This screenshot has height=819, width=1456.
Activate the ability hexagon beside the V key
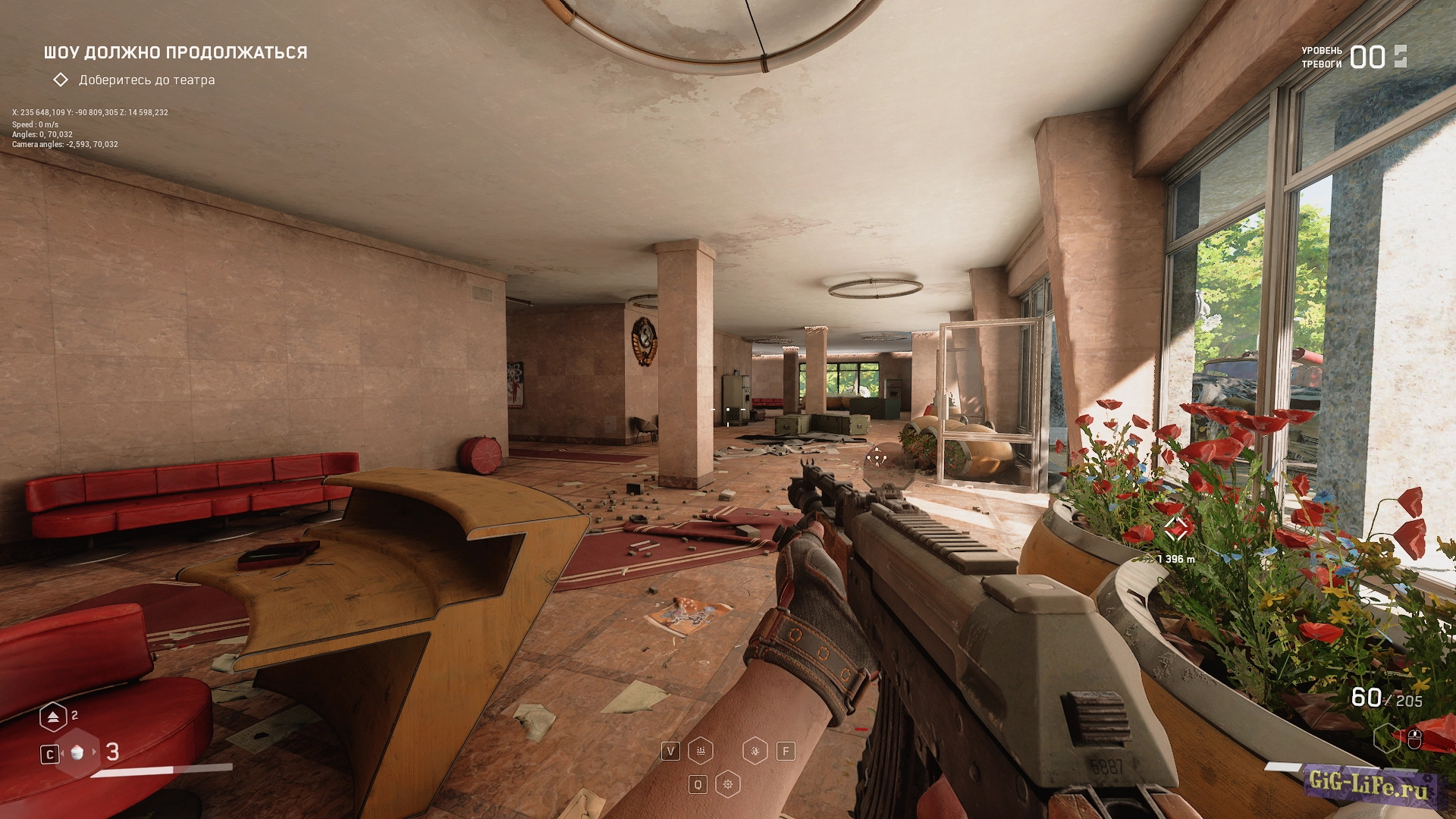(x=701, y=751)
